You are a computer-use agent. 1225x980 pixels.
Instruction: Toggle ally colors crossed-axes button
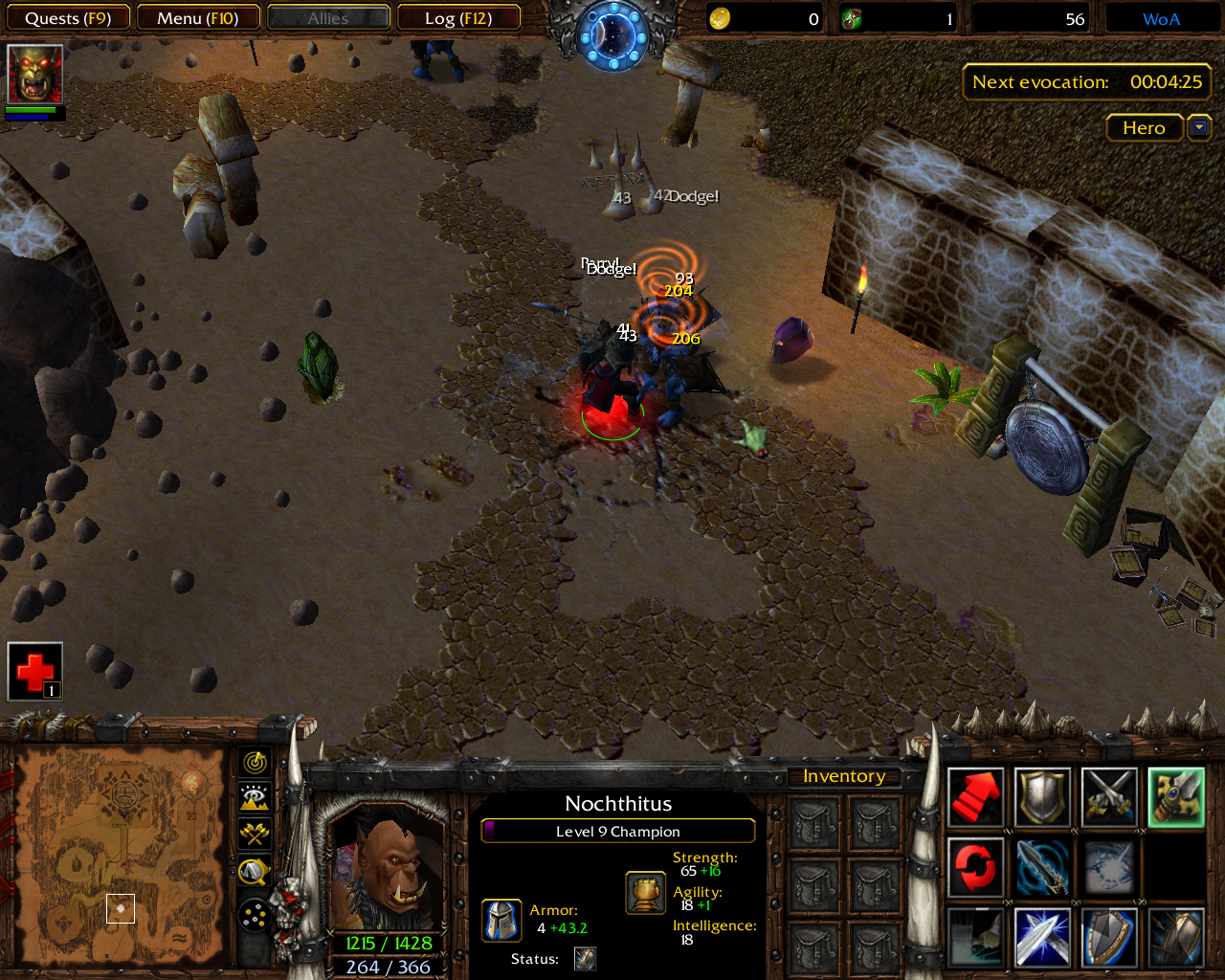pos(255,834)
